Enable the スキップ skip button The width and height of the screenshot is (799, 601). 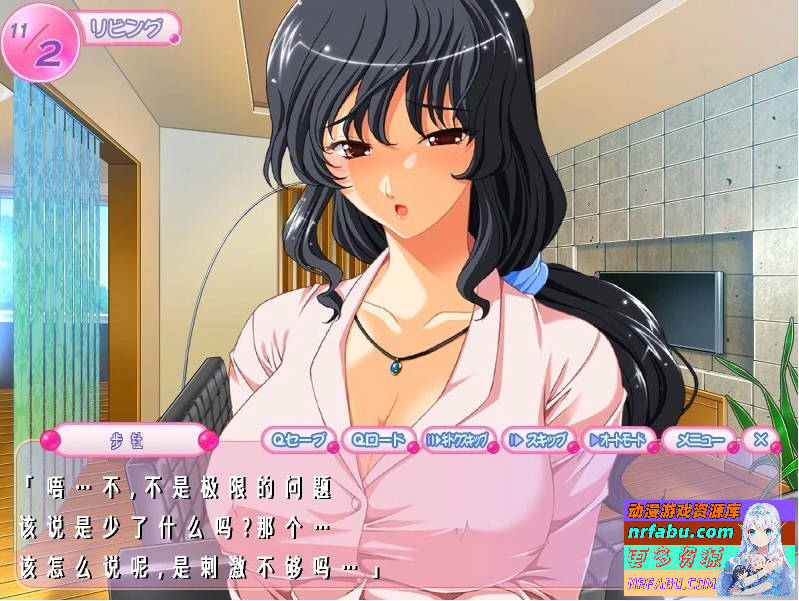coord(538,439)
